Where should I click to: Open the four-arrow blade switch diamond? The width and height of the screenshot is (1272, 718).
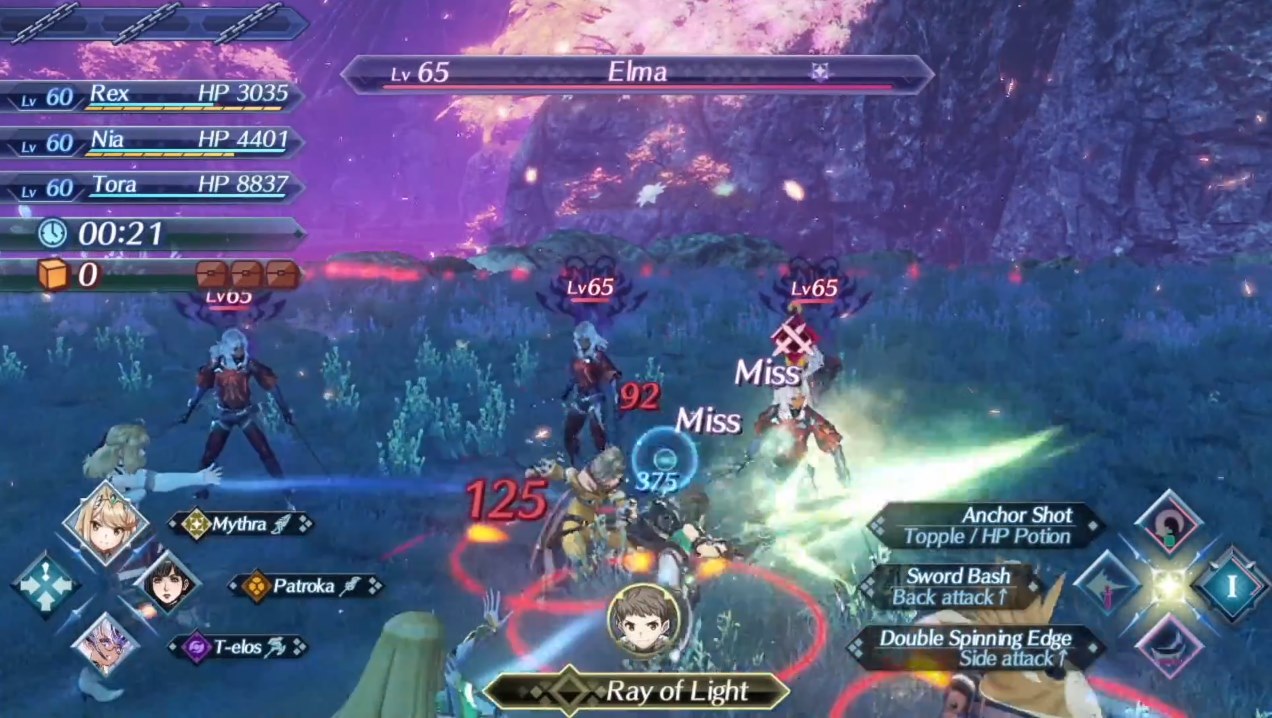[45, 585]
